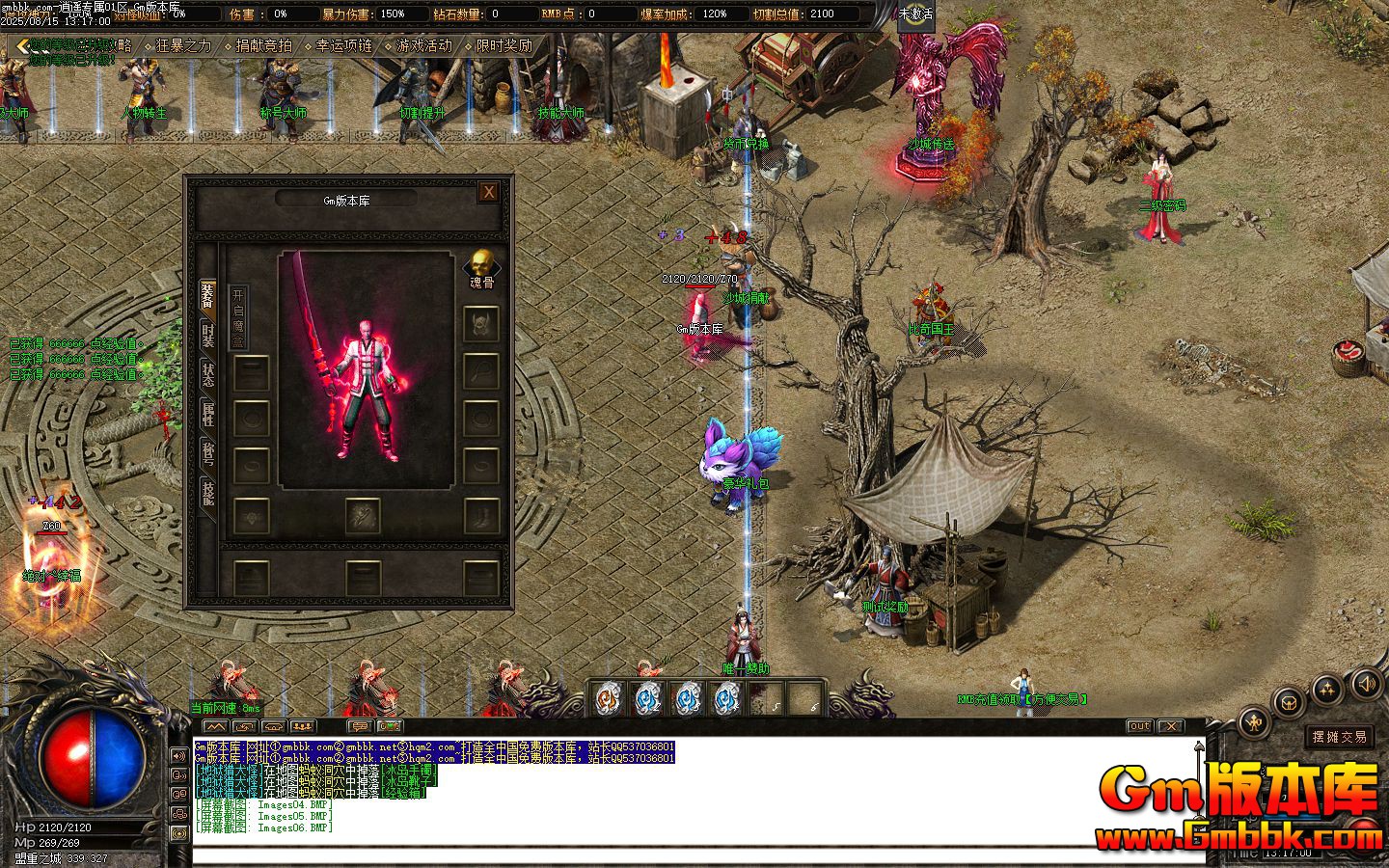Open the 捐献竞拍 menu
Image resolution: width=1389 pixels, height=868 pixels.
[263, 45]
